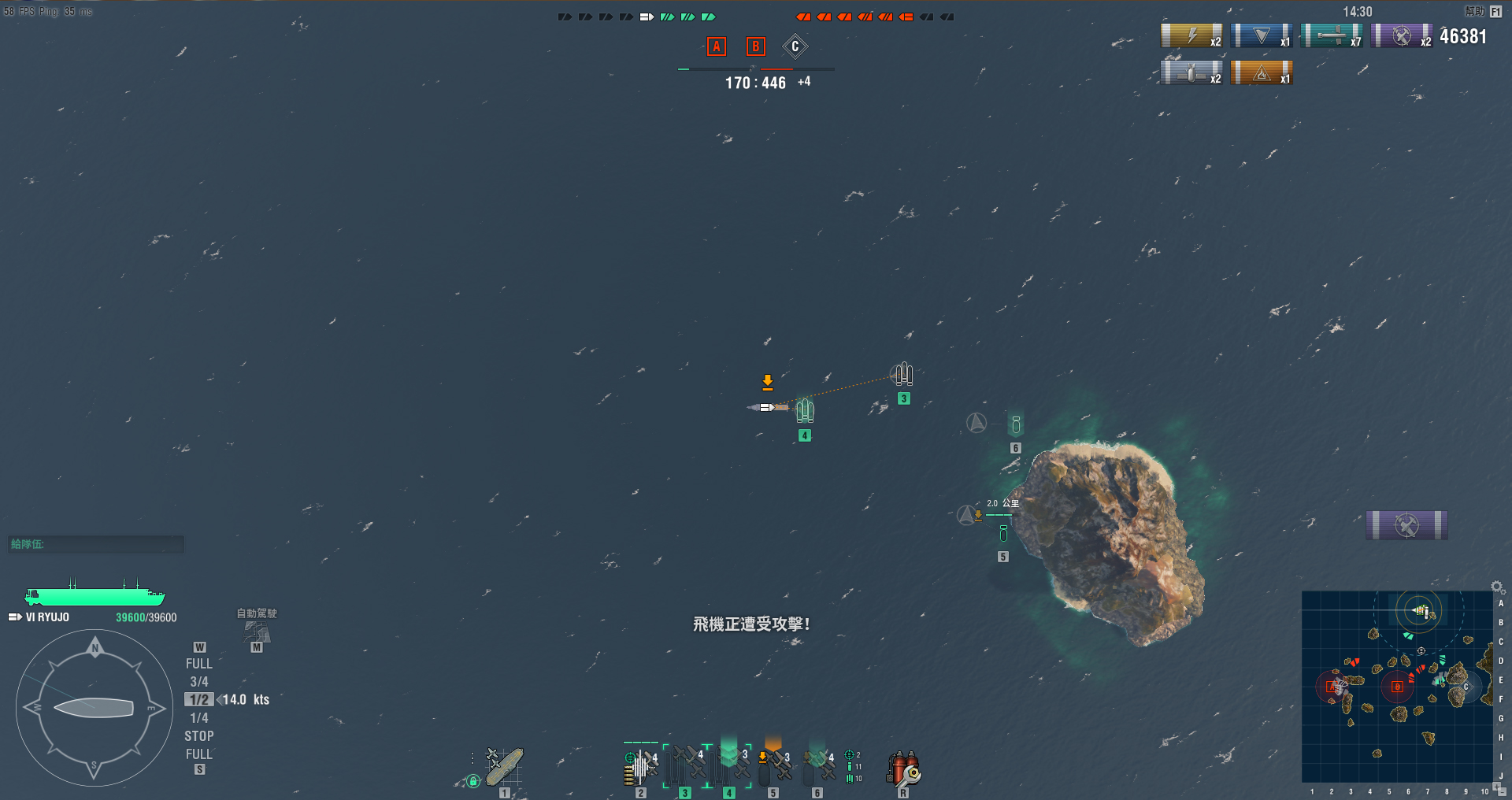Select dive bomber squadron 6 marker
Image resolution: width=1512 pixels, height=800 pixels.
(1016, 426)
